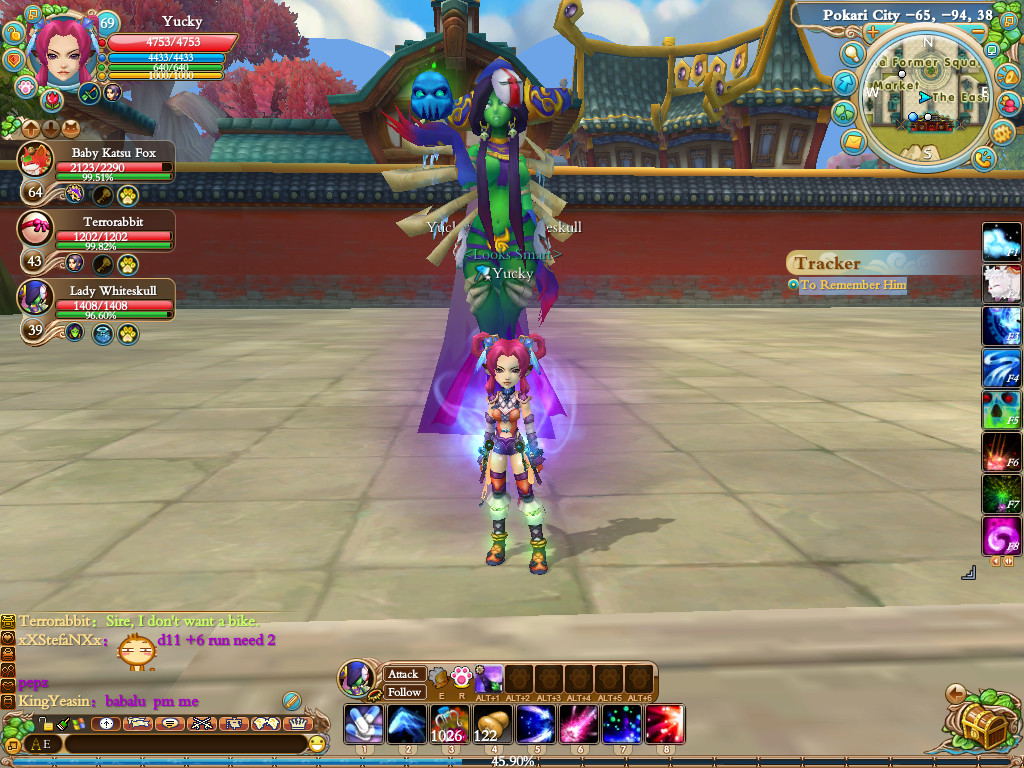Use the potion item with 1026 count
Viewport: 1024px width, 768px height.
pos(447,724)
